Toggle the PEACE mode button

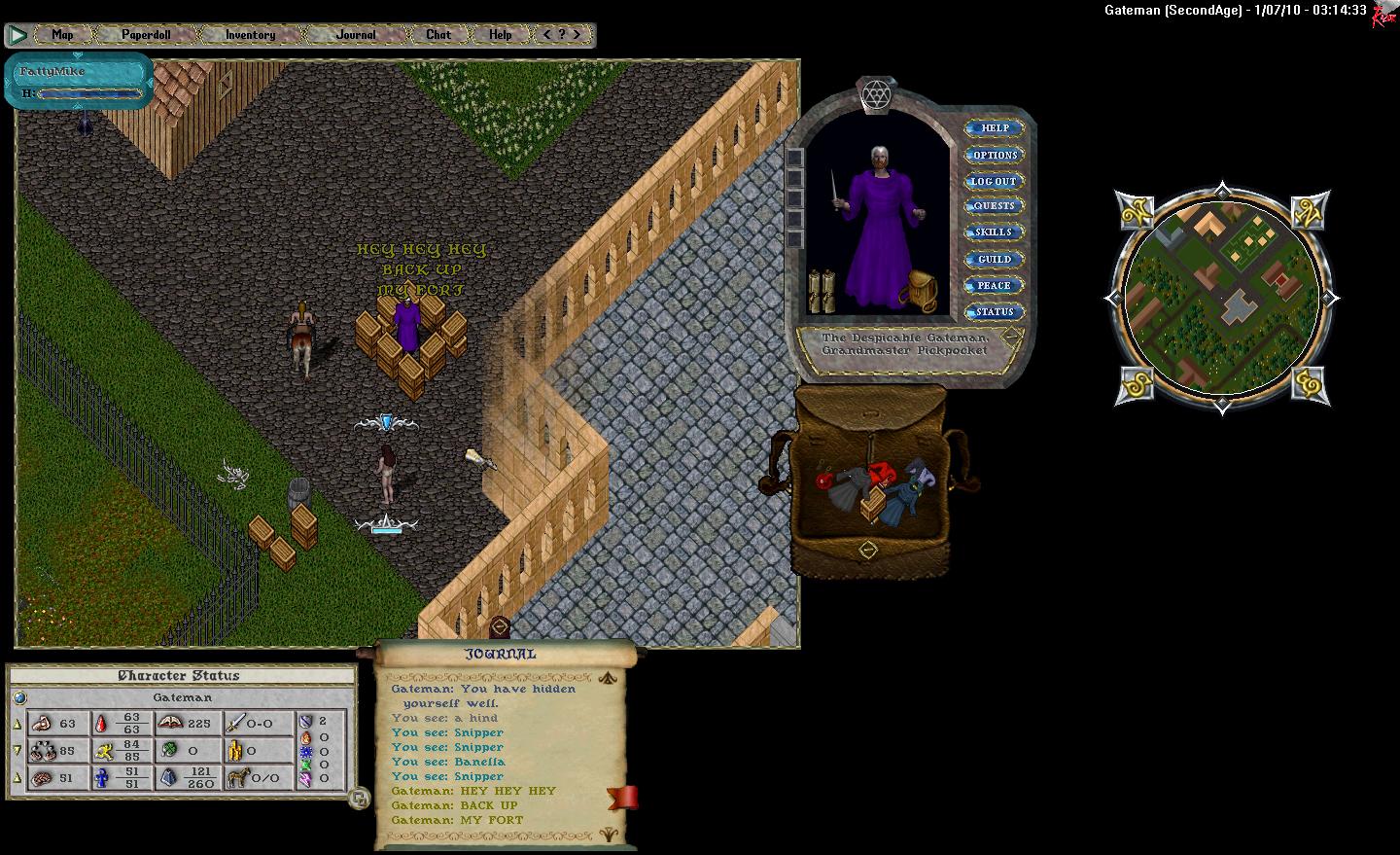point(994,286)
